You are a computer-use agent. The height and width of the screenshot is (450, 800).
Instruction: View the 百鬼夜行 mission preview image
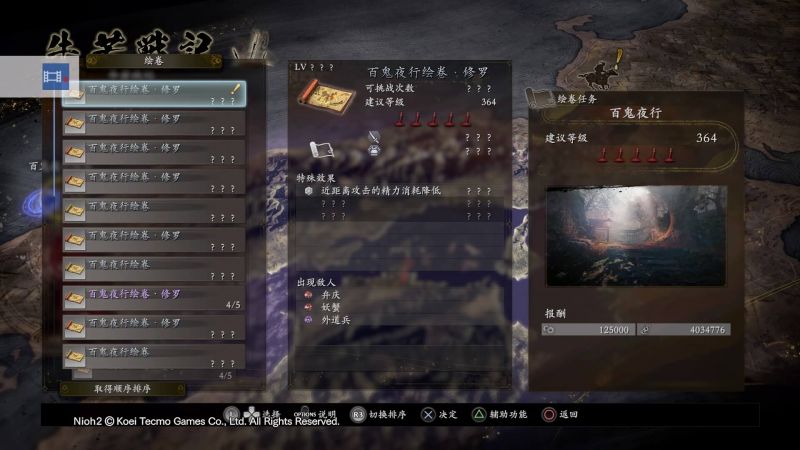(x=636, y=236)
